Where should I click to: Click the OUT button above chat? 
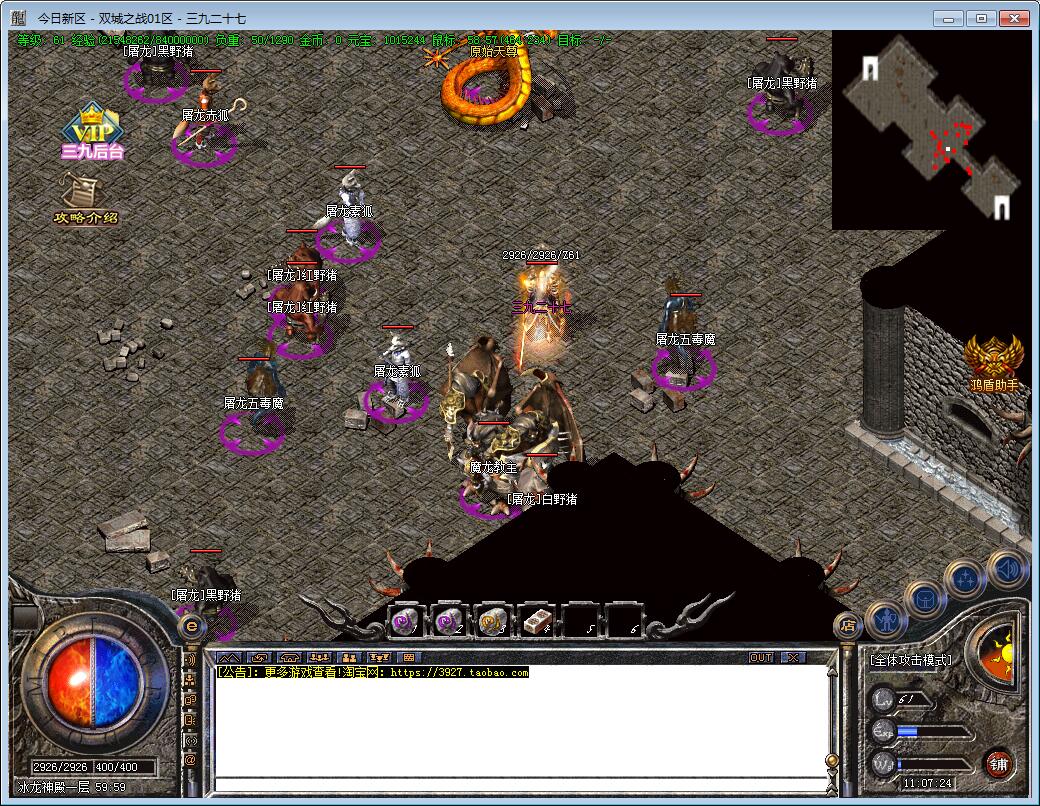tap(761, 657)
